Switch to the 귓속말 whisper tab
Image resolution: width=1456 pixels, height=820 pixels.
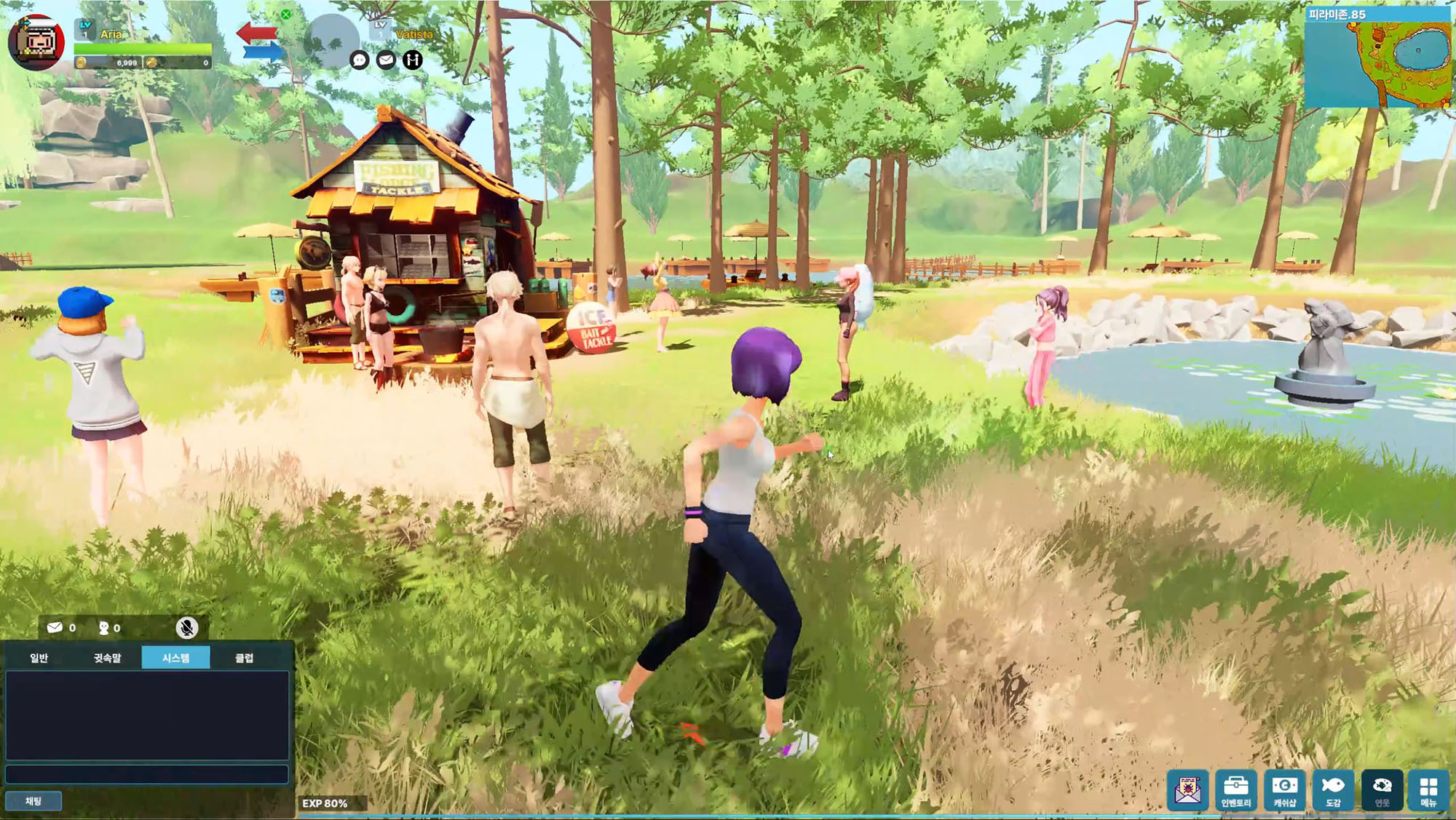(x=107, y=658)
